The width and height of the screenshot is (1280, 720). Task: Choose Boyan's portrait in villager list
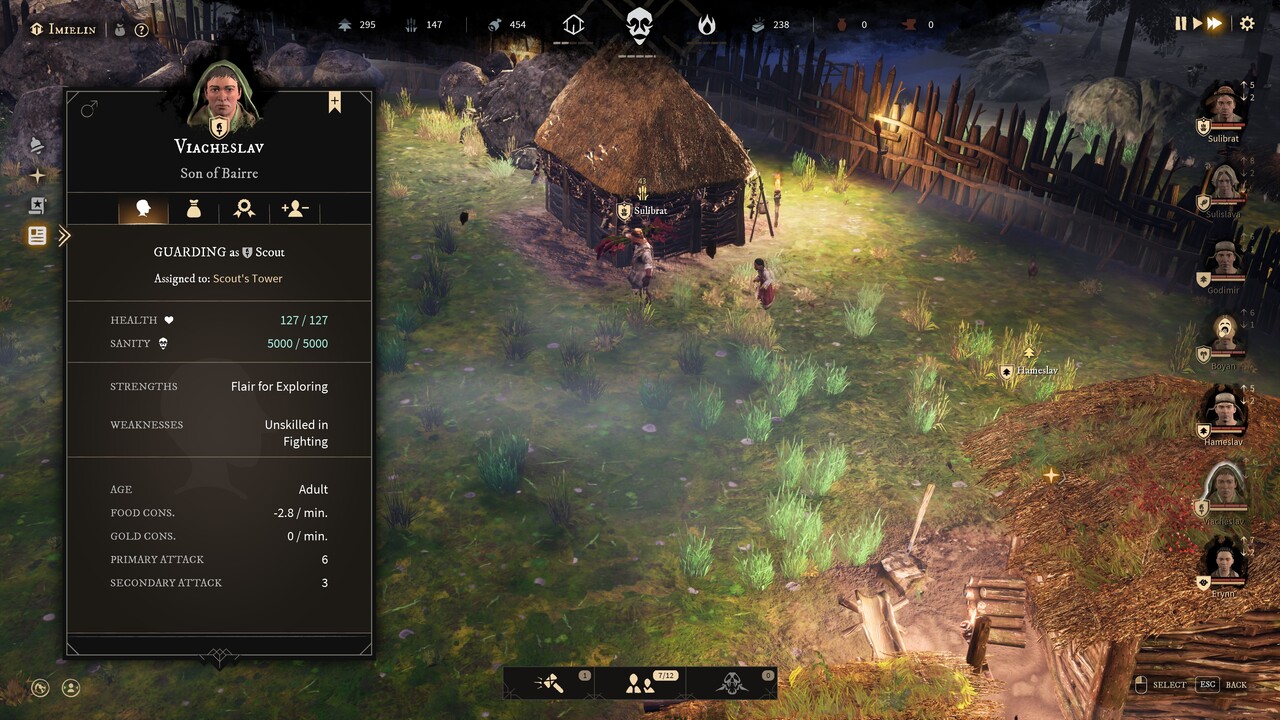pos(1223,335)
